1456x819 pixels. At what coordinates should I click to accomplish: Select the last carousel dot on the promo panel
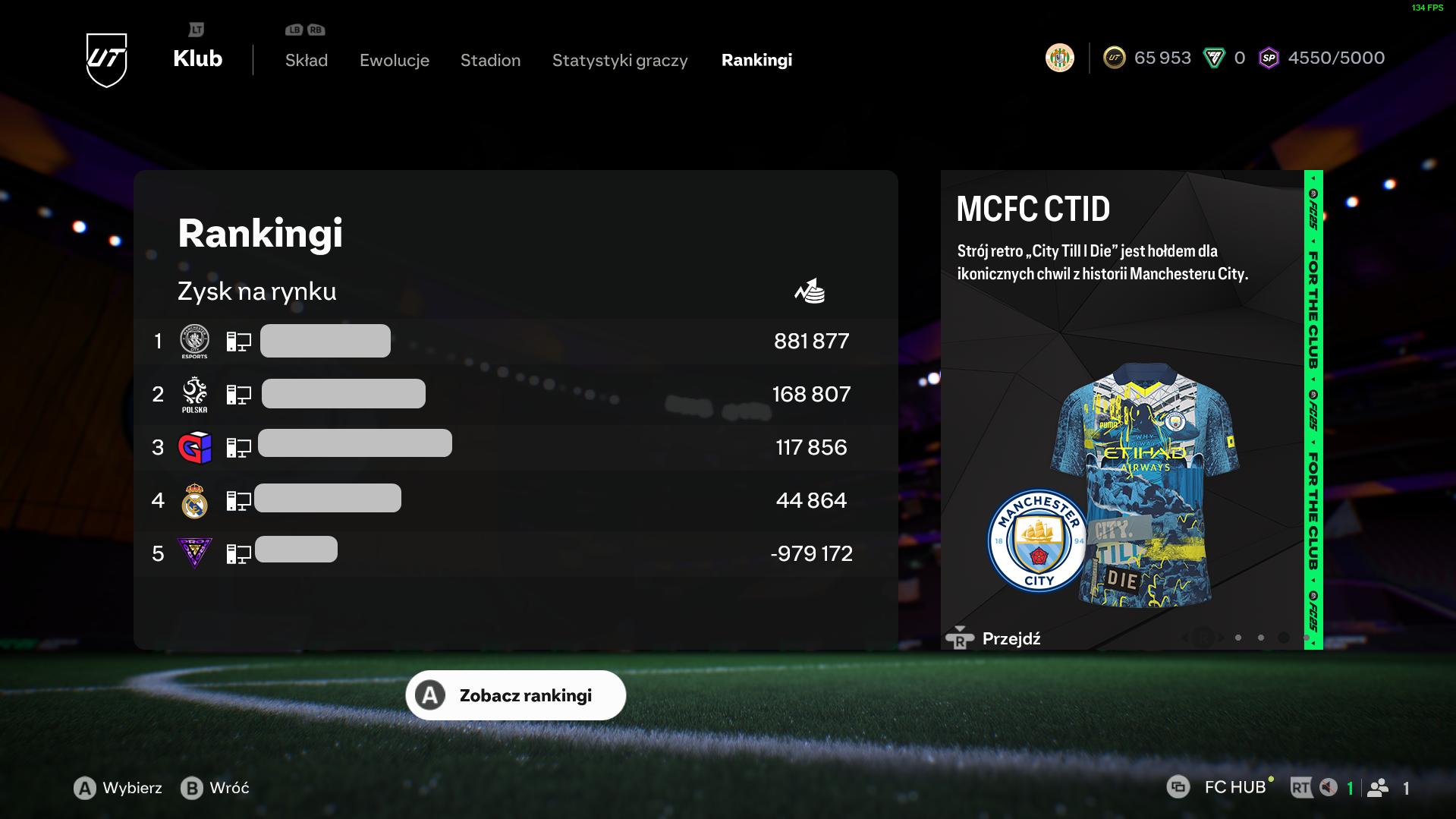1307,638
